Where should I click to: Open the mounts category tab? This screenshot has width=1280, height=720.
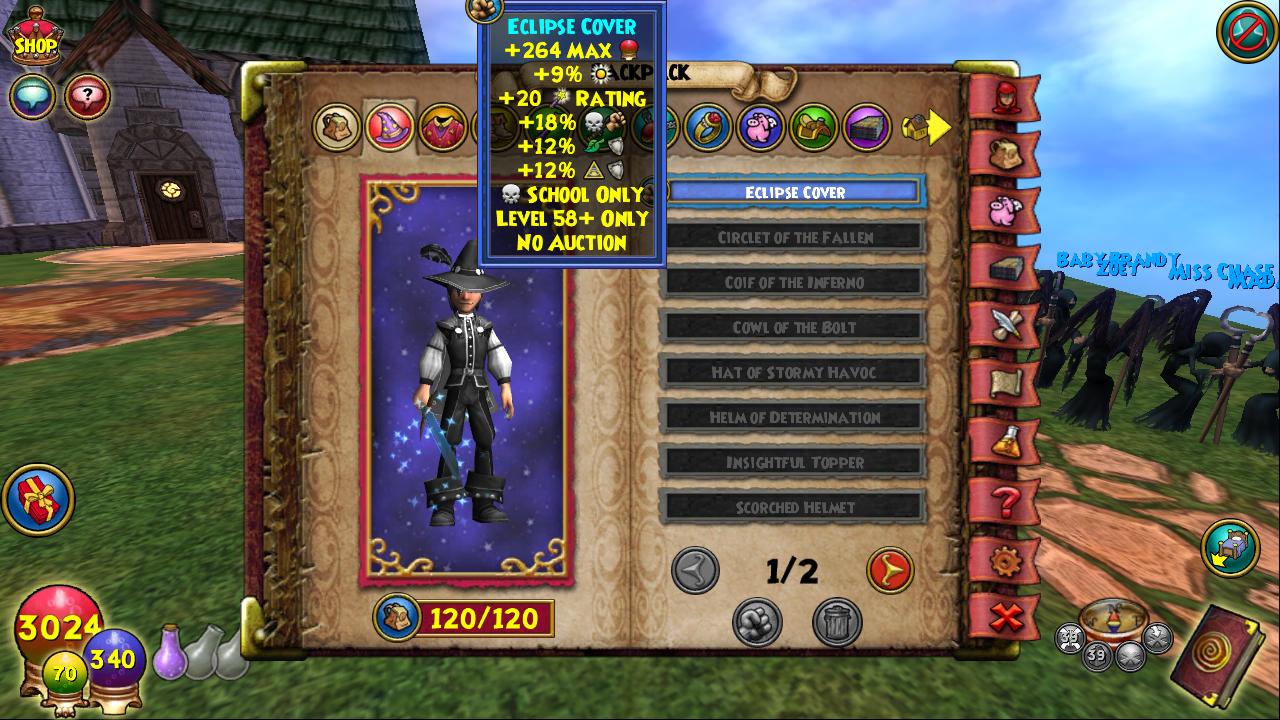click(x=814, y=128)
